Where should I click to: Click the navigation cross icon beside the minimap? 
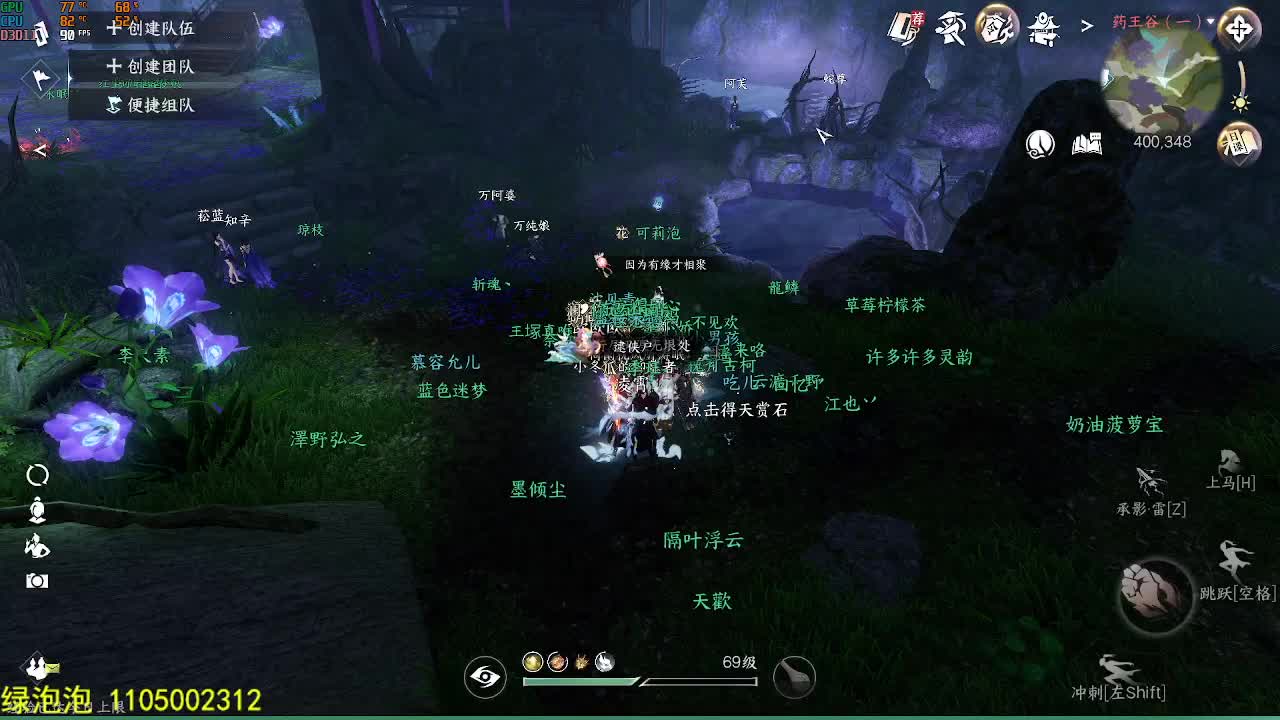(1240, 30)
